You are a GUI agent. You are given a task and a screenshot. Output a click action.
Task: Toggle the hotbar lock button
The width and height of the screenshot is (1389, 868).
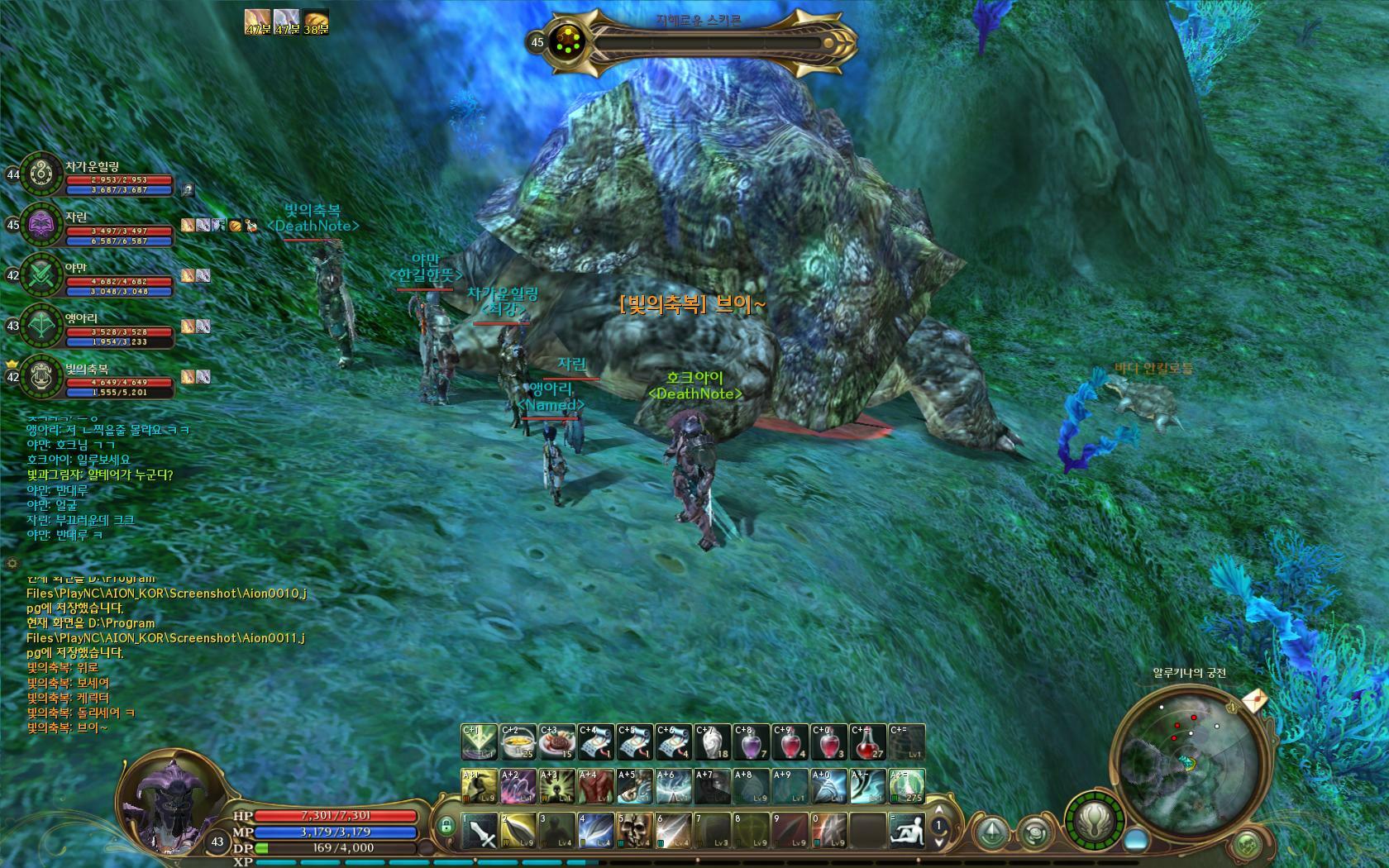[x=446, y=825]
